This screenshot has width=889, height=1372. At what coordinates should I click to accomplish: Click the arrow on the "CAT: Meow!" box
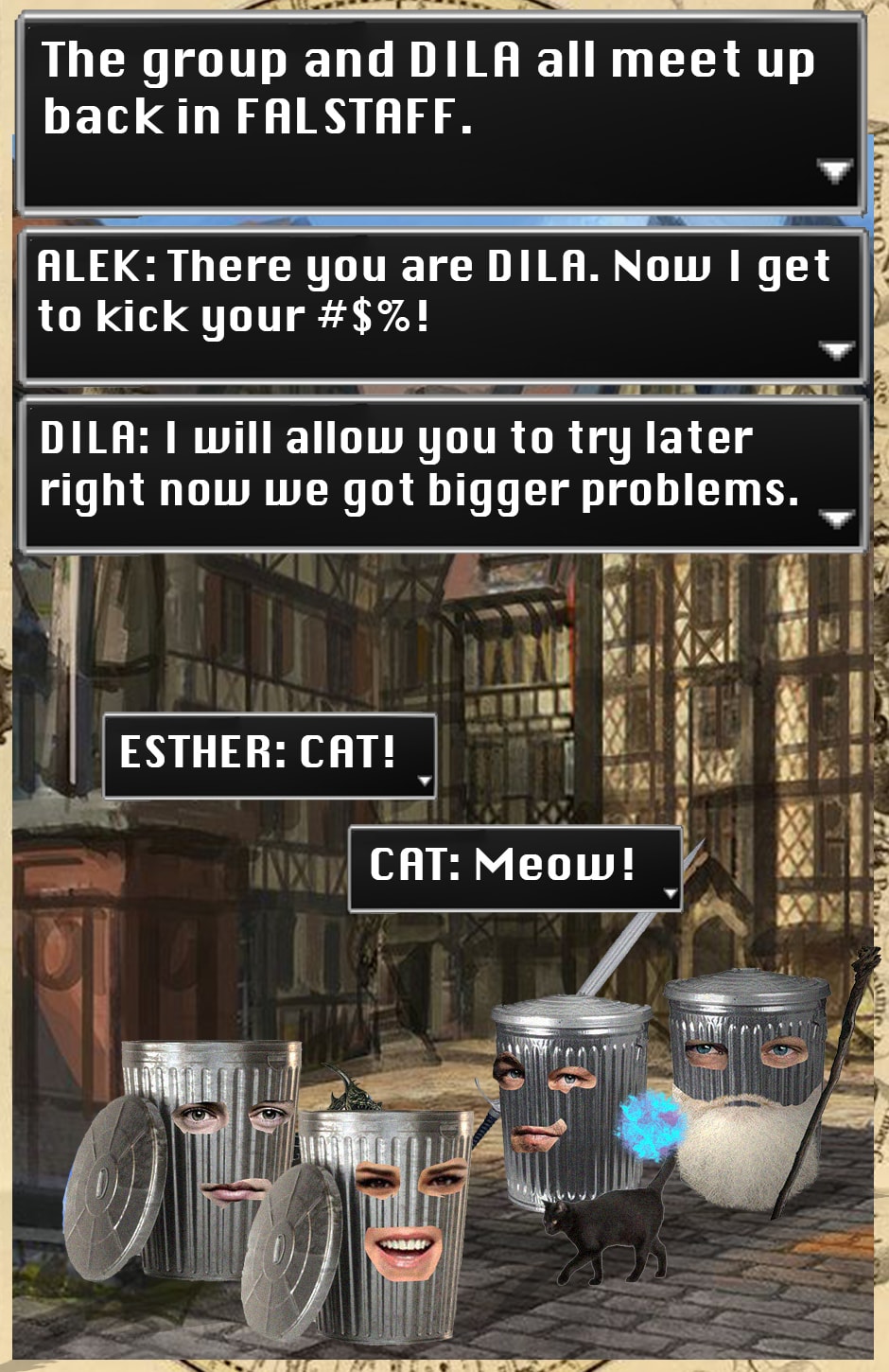click(671, 893)
